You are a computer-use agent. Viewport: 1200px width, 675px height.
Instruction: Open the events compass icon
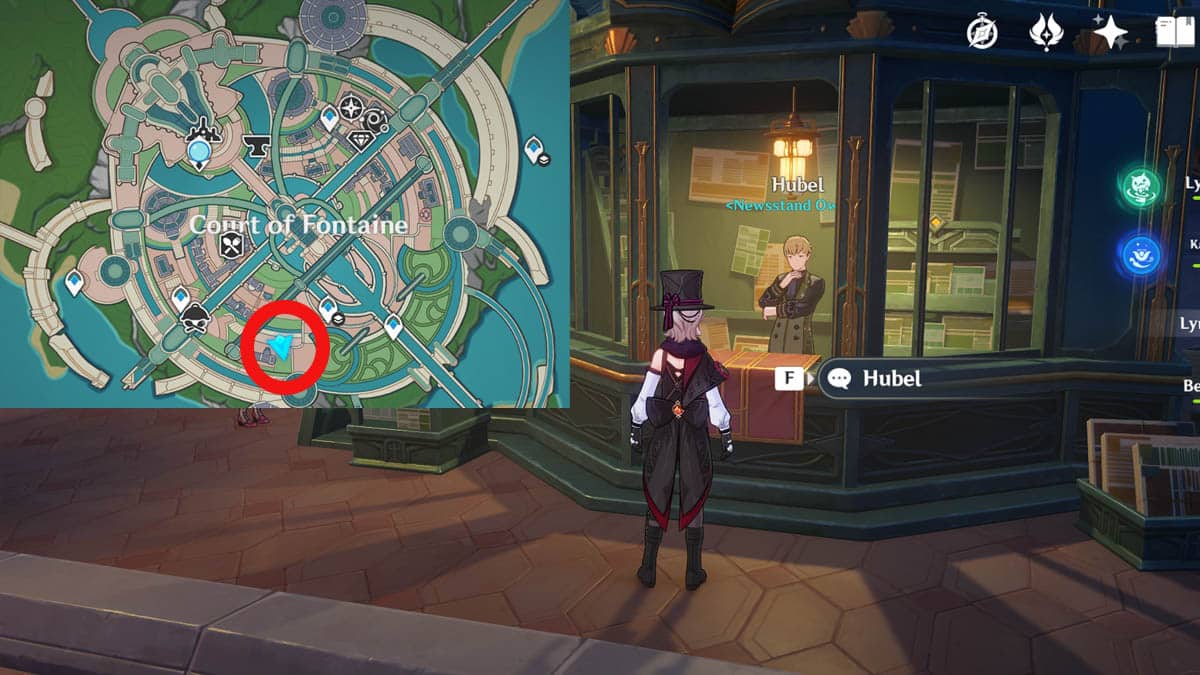[982, 32]
